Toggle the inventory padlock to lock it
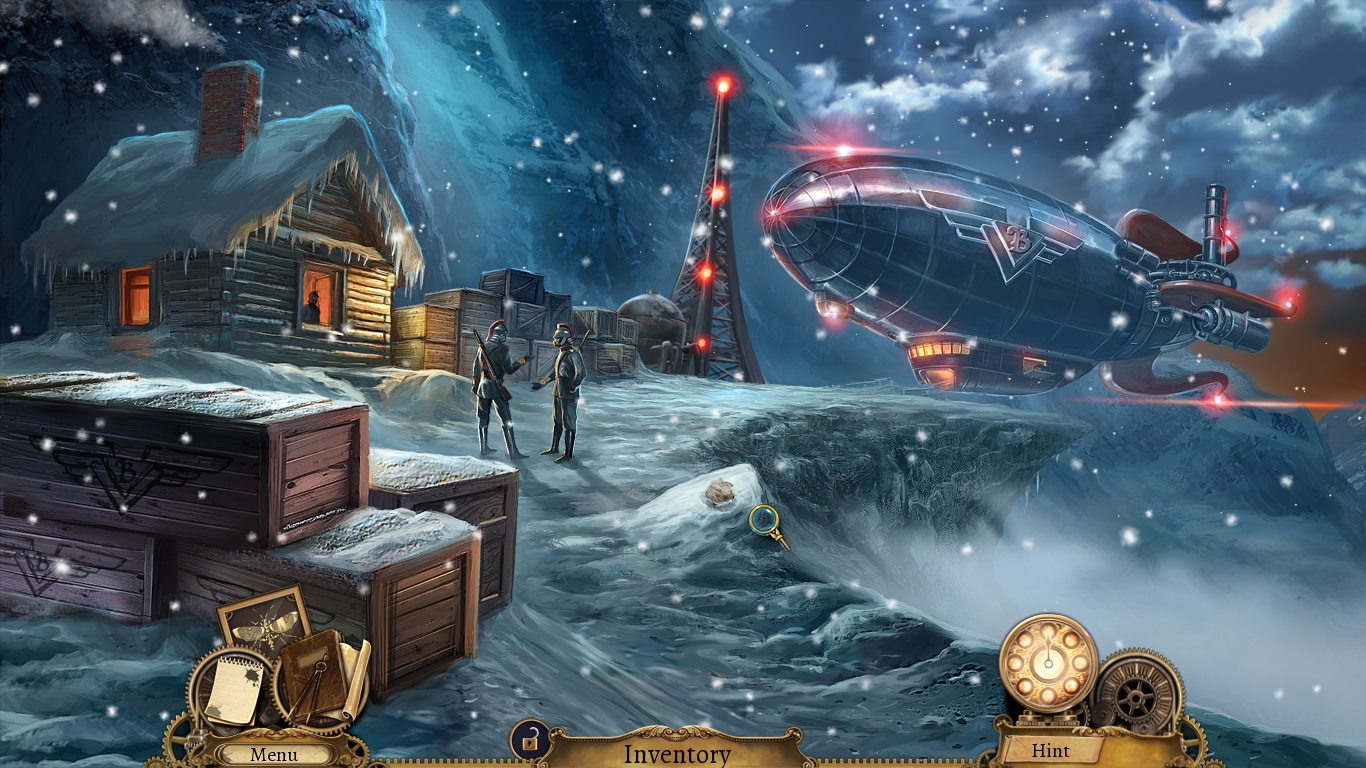1366x768 pixels. 528,738
